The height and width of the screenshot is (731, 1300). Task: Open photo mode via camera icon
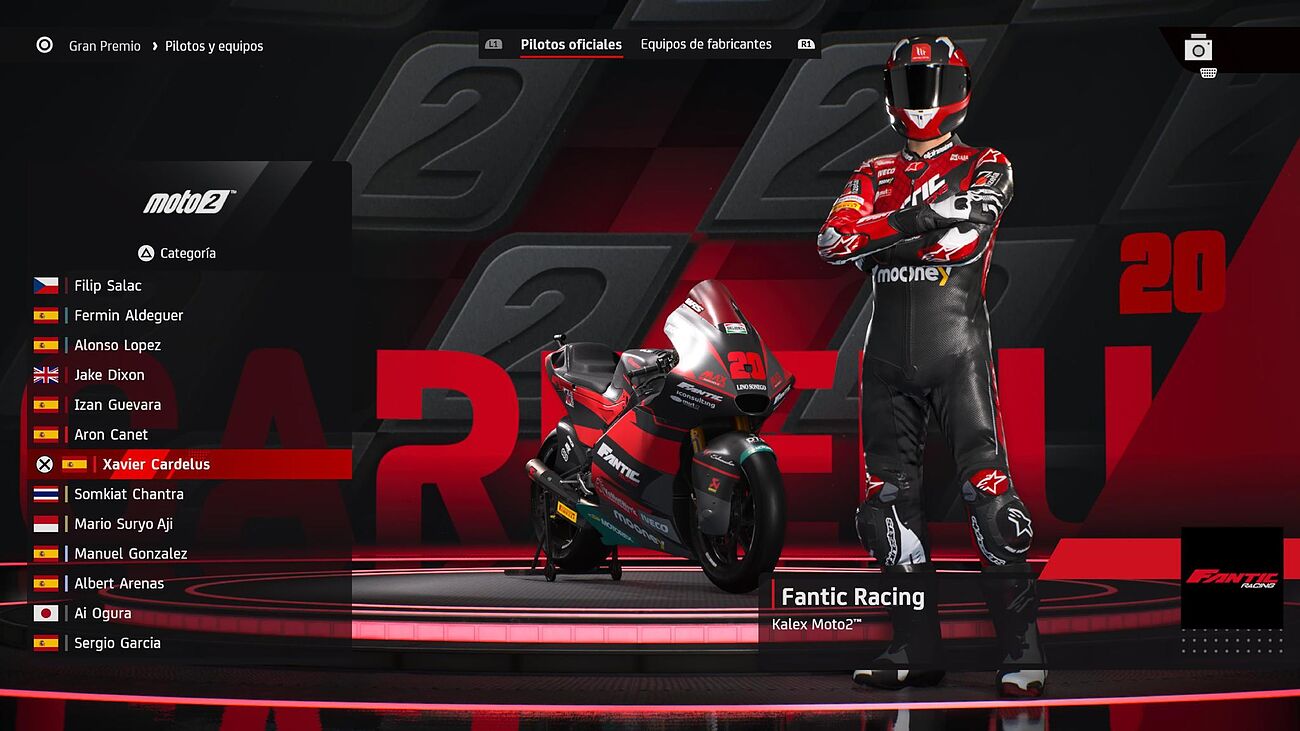tap(1198, 48)
